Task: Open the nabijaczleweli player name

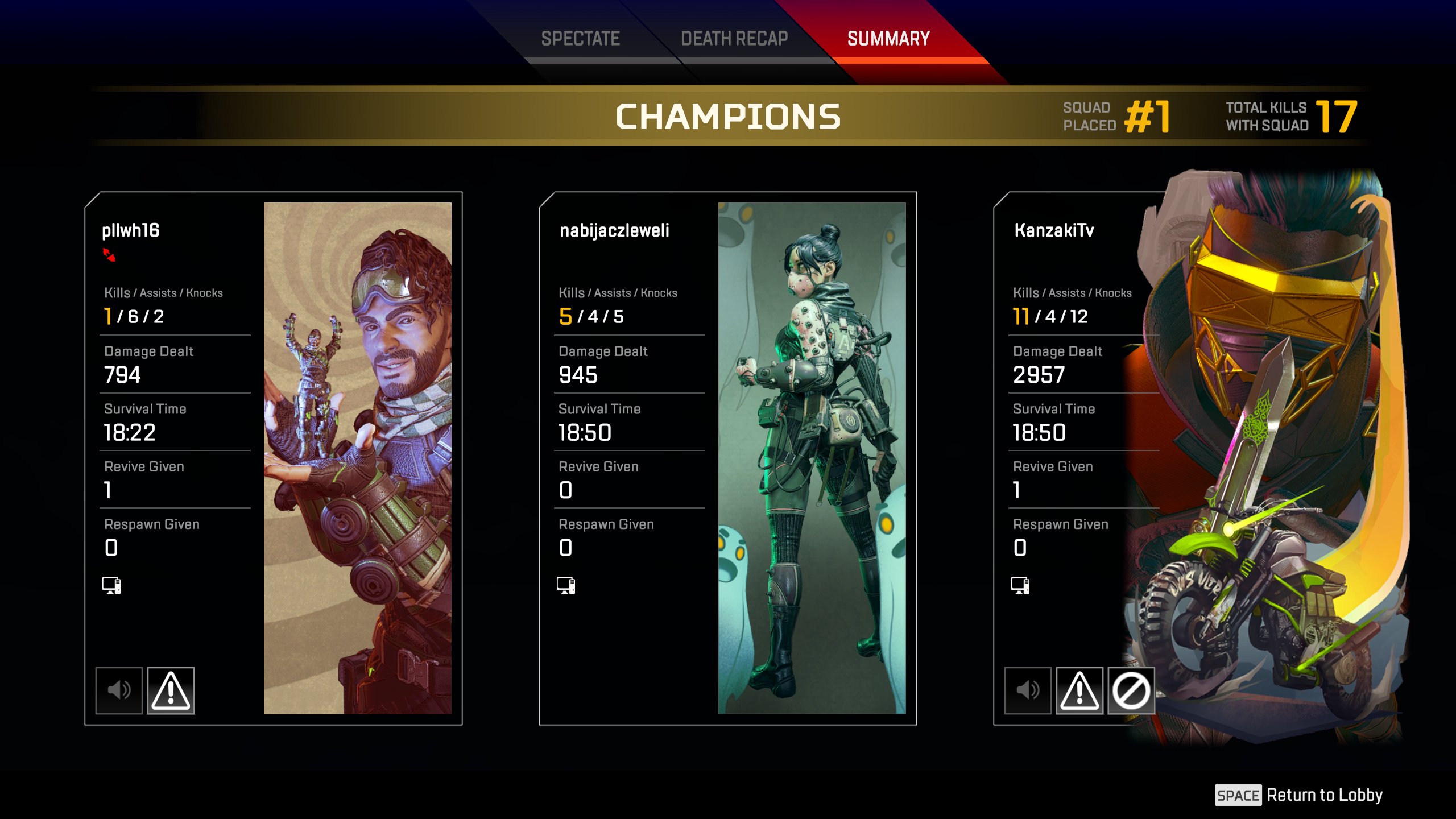Action: 614,230
